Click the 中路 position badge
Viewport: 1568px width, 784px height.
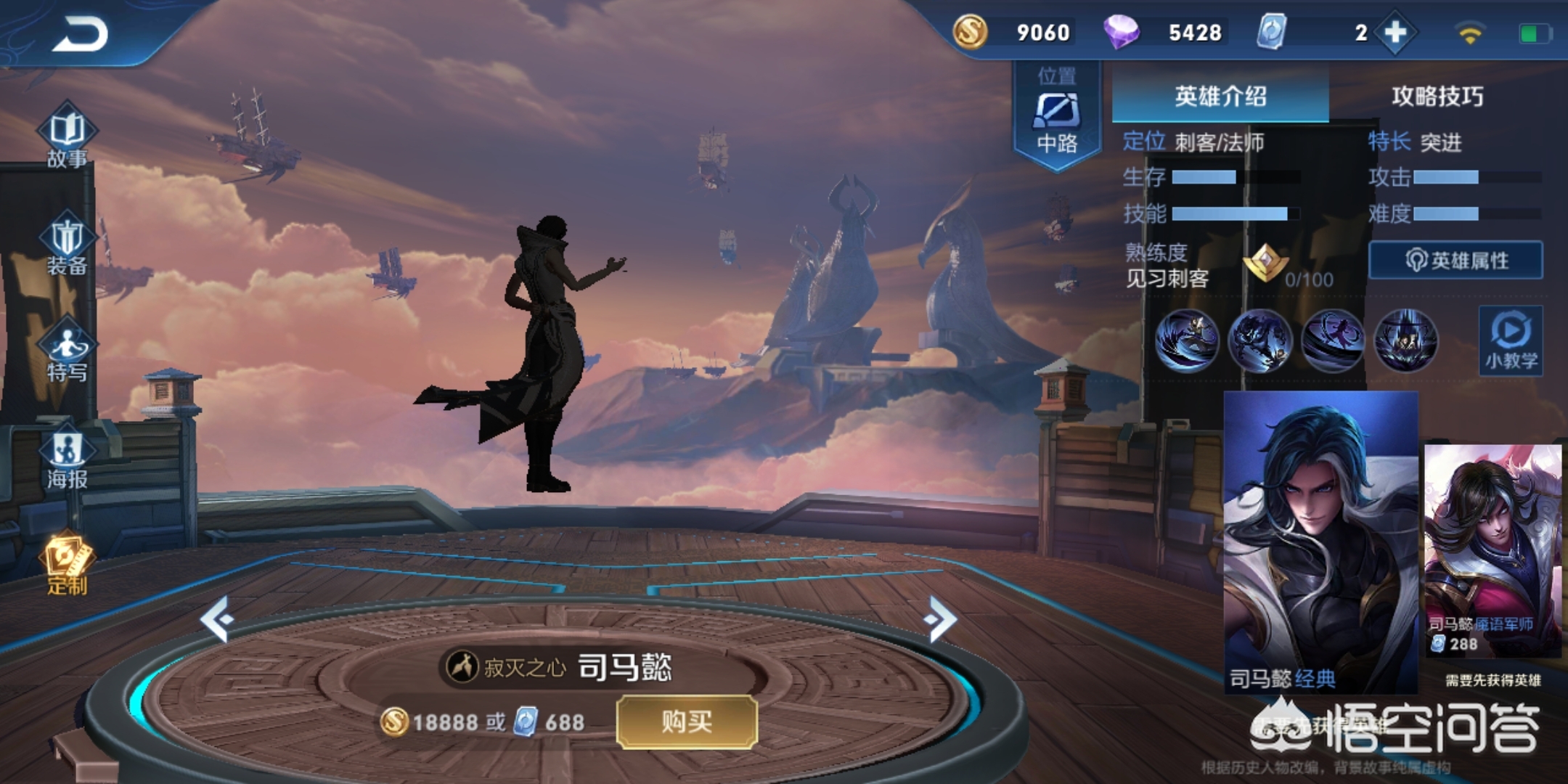point(1057,116)
